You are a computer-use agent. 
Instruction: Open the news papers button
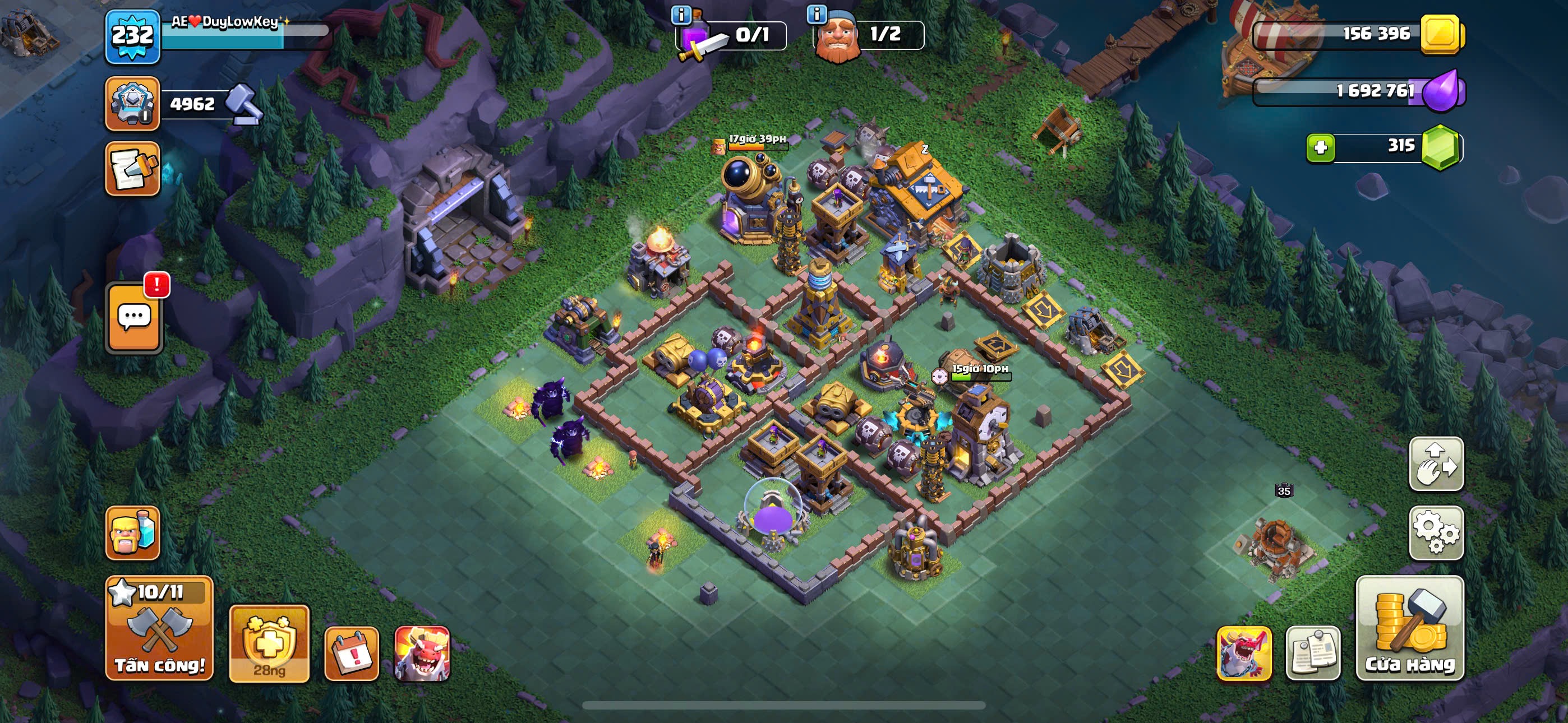click(x=1312, y=654)
